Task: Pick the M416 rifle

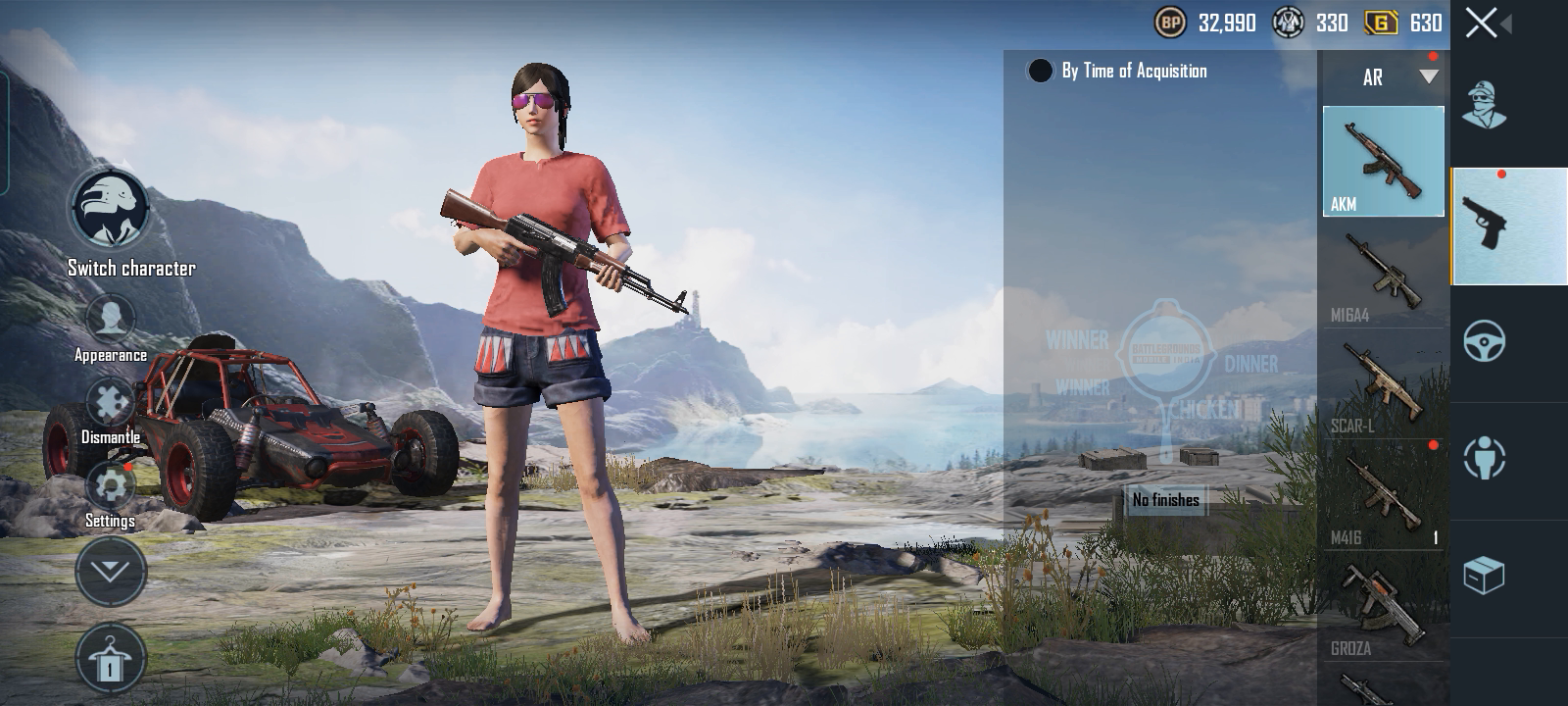Action: [1383, 495]
